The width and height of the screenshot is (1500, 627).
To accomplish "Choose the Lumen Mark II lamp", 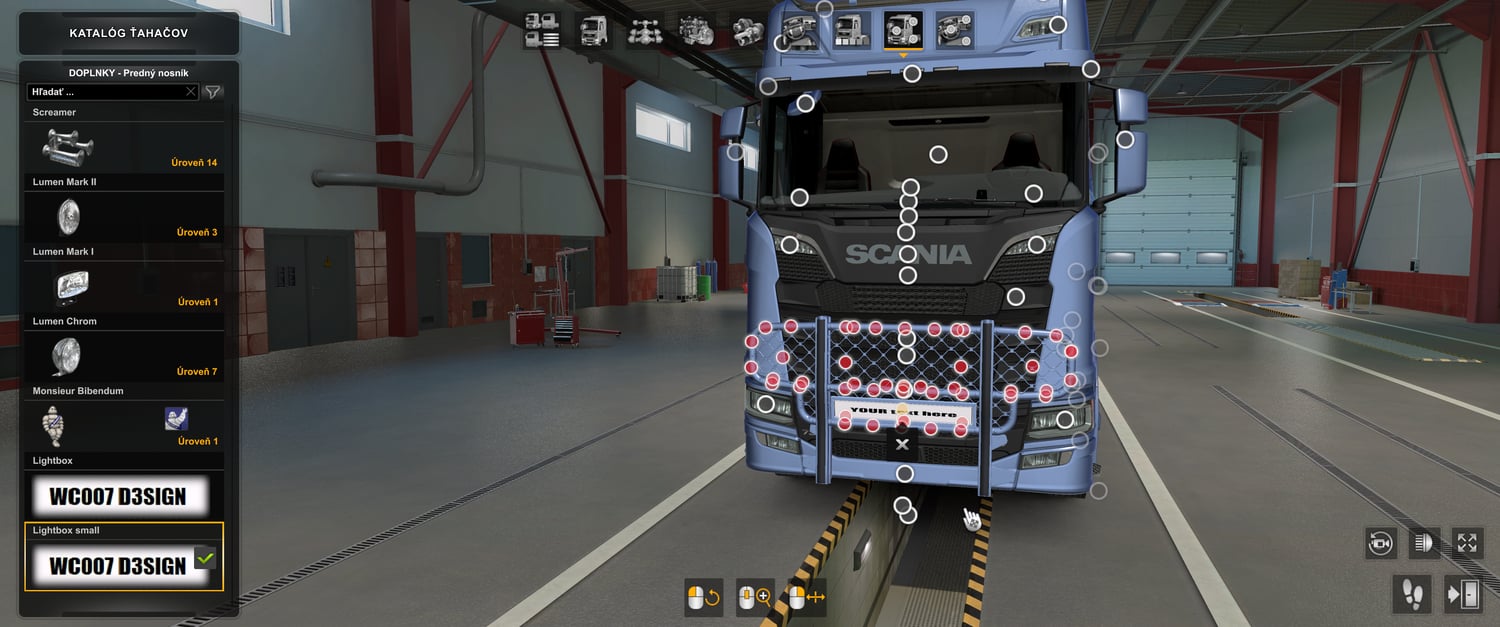I will point(124,217).
